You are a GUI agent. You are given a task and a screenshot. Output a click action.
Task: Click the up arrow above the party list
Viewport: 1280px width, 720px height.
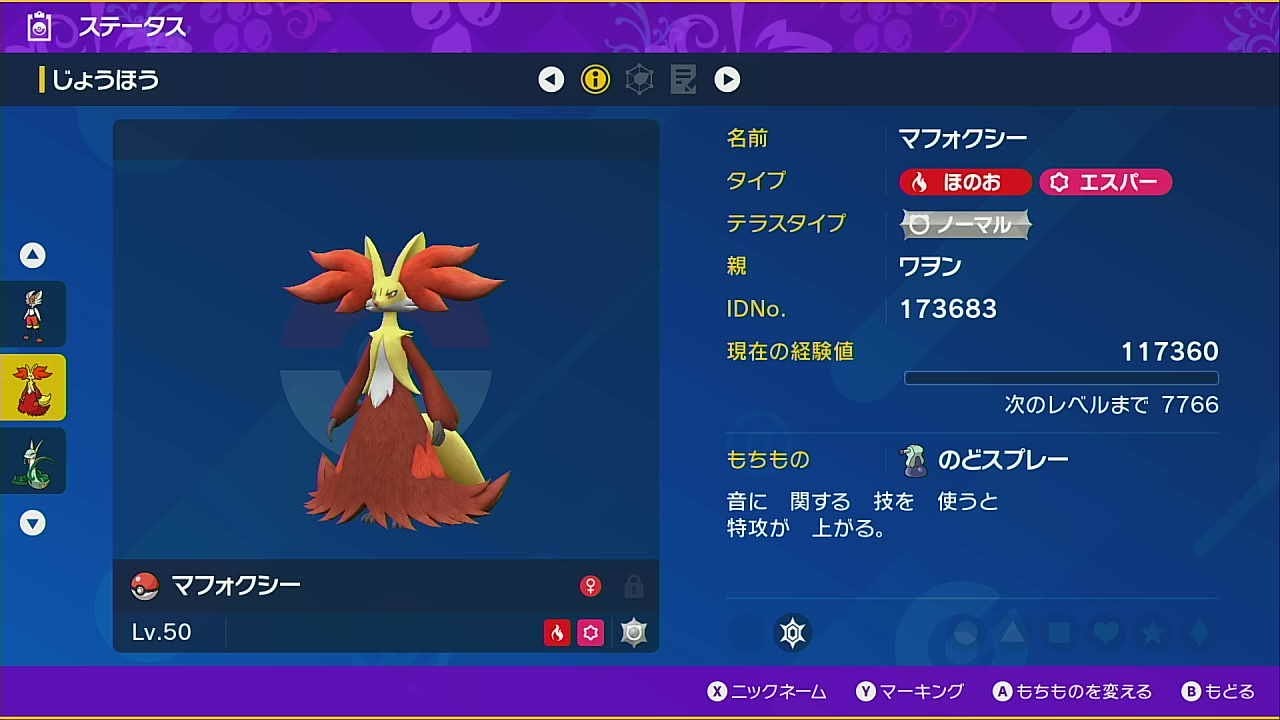33,255
